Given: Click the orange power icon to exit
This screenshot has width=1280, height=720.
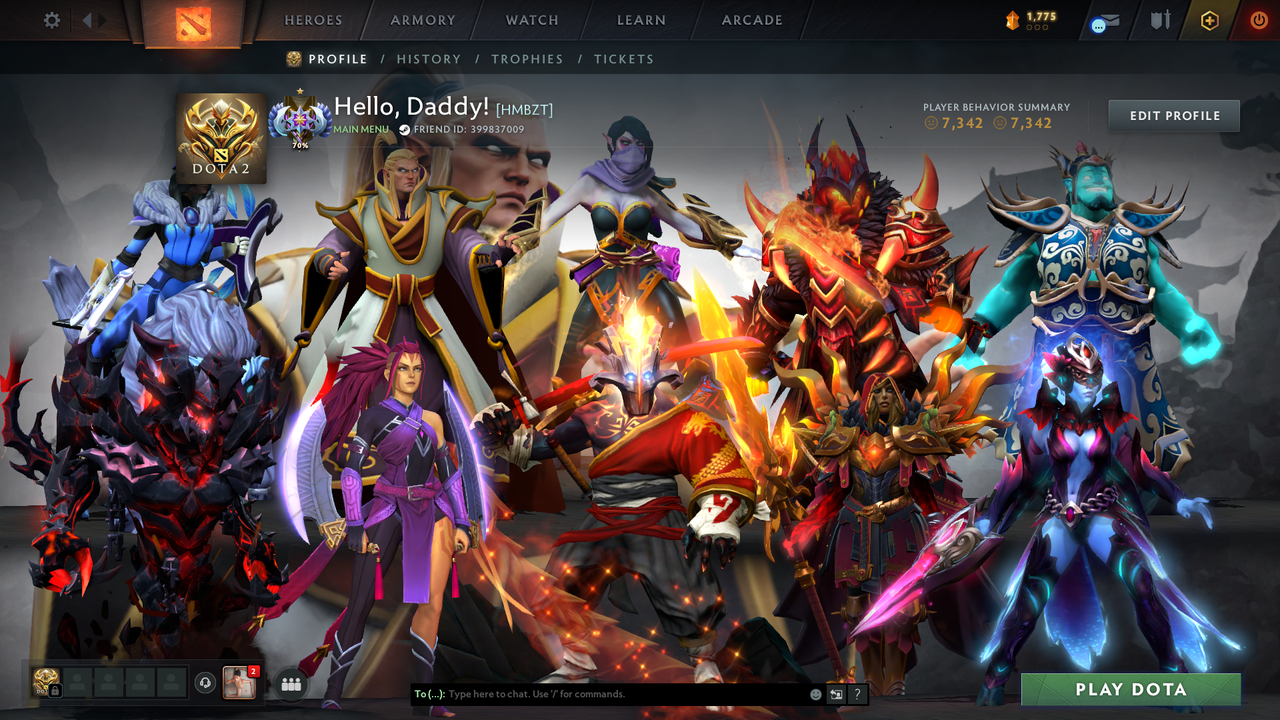Looking at the screenshot, I should pos(1258,20).
